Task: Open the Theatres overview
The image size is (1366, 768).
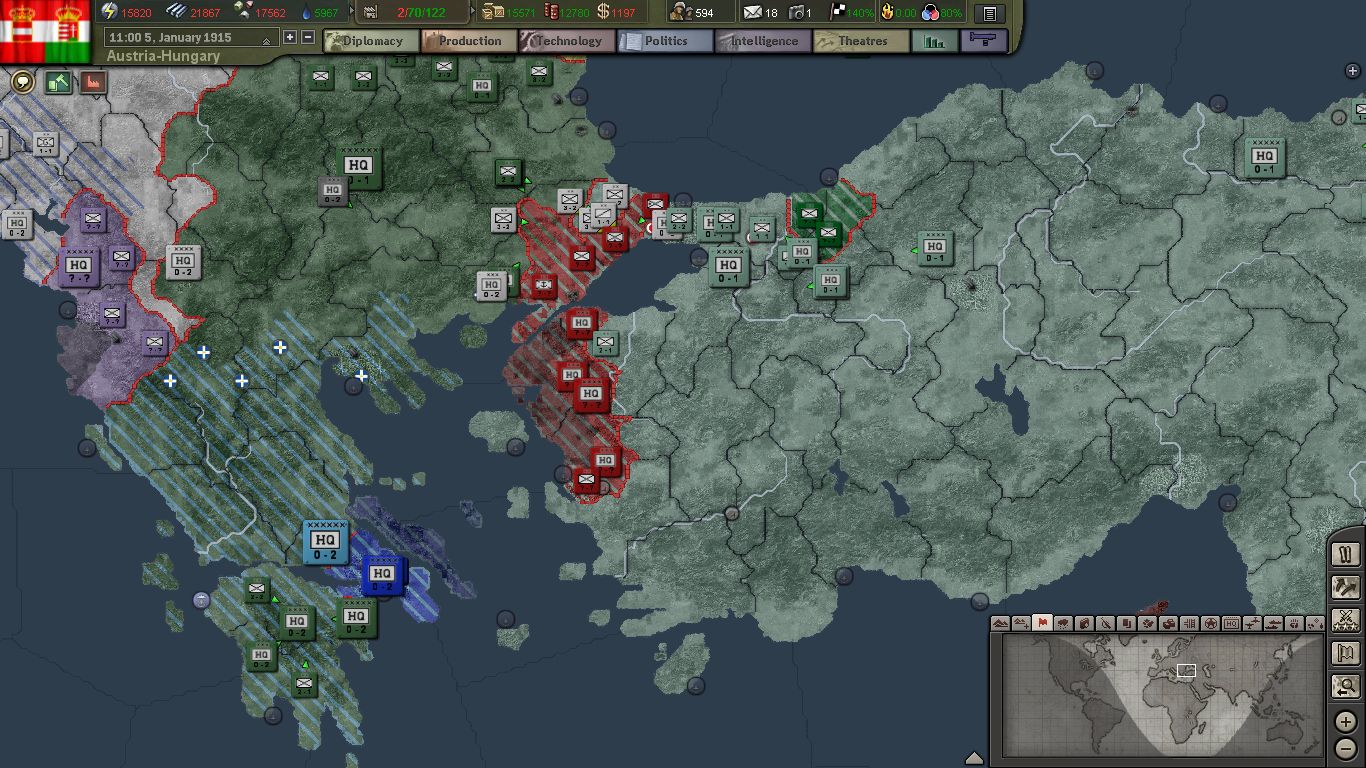Action: (x=860, y=41)
